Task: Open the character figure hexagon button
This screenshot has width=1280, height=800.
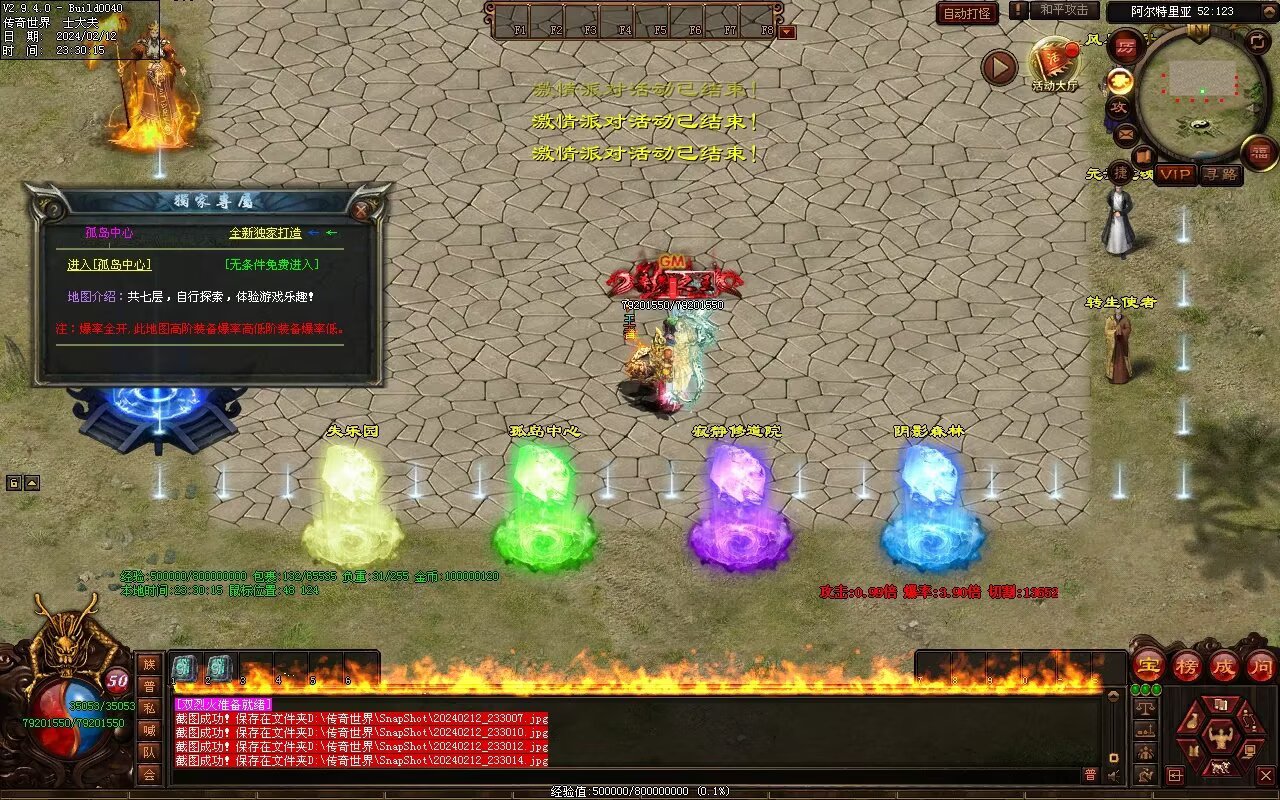Action: coord(1220,739)
